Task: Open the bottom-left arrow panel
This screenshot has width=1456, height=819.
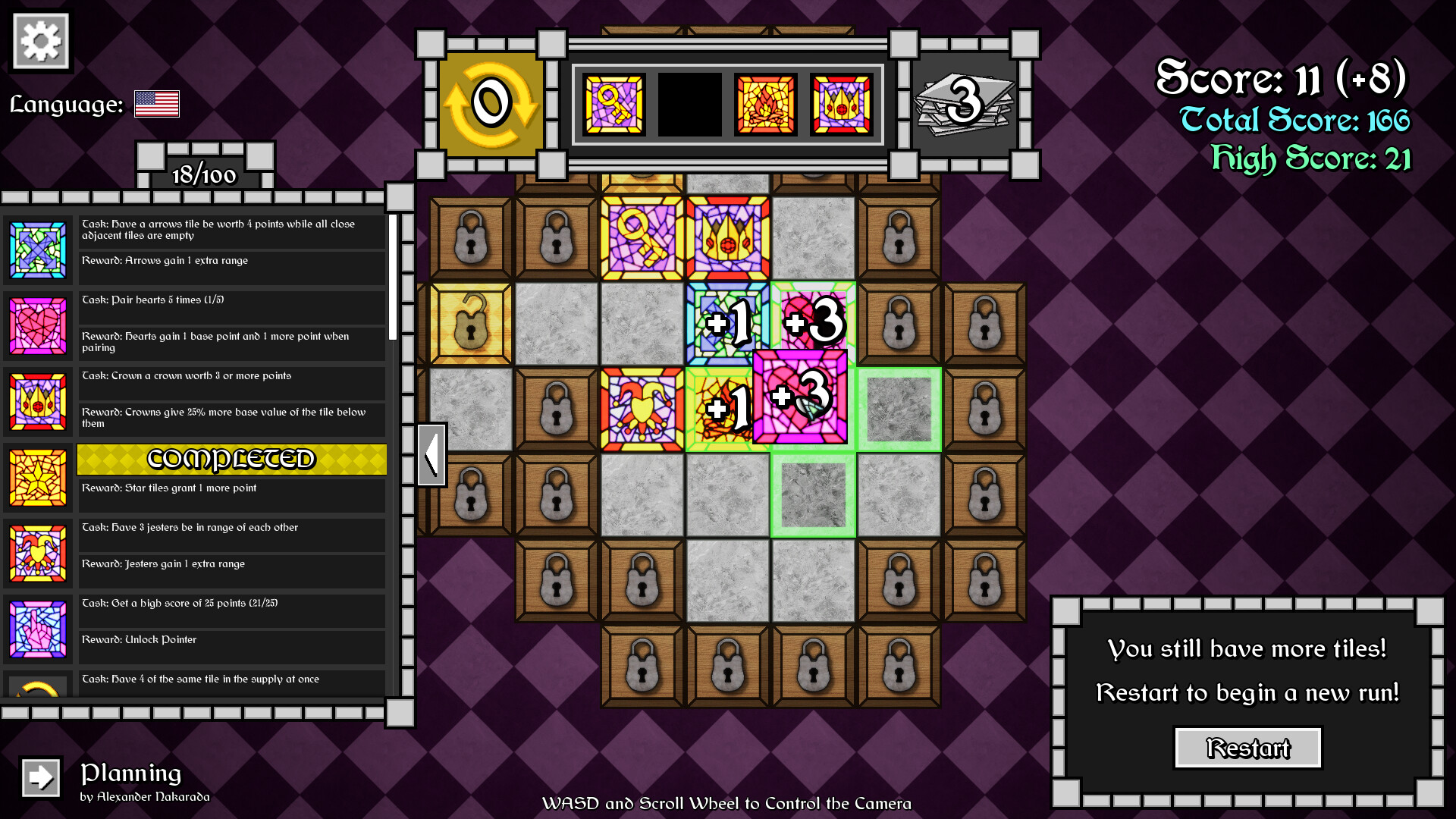Action: pyautogui.click(x=39, y=778)
